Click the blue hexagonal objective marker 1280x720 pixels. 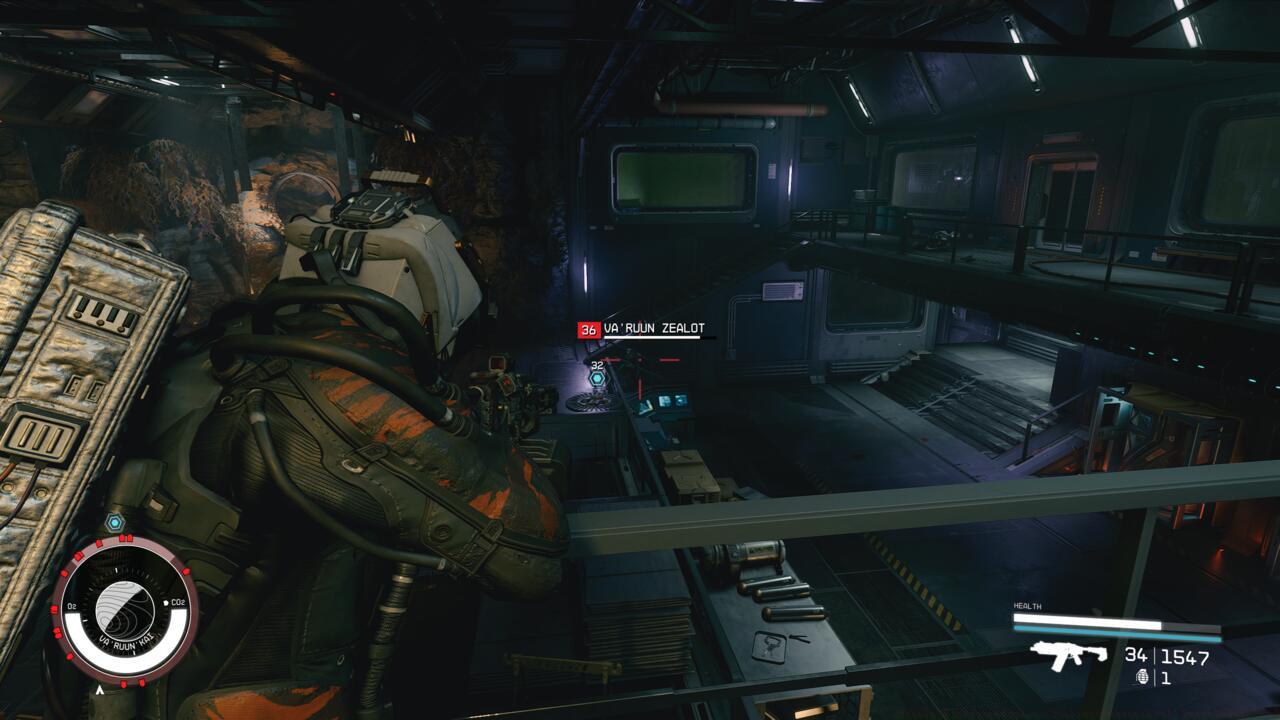(597, 378)
